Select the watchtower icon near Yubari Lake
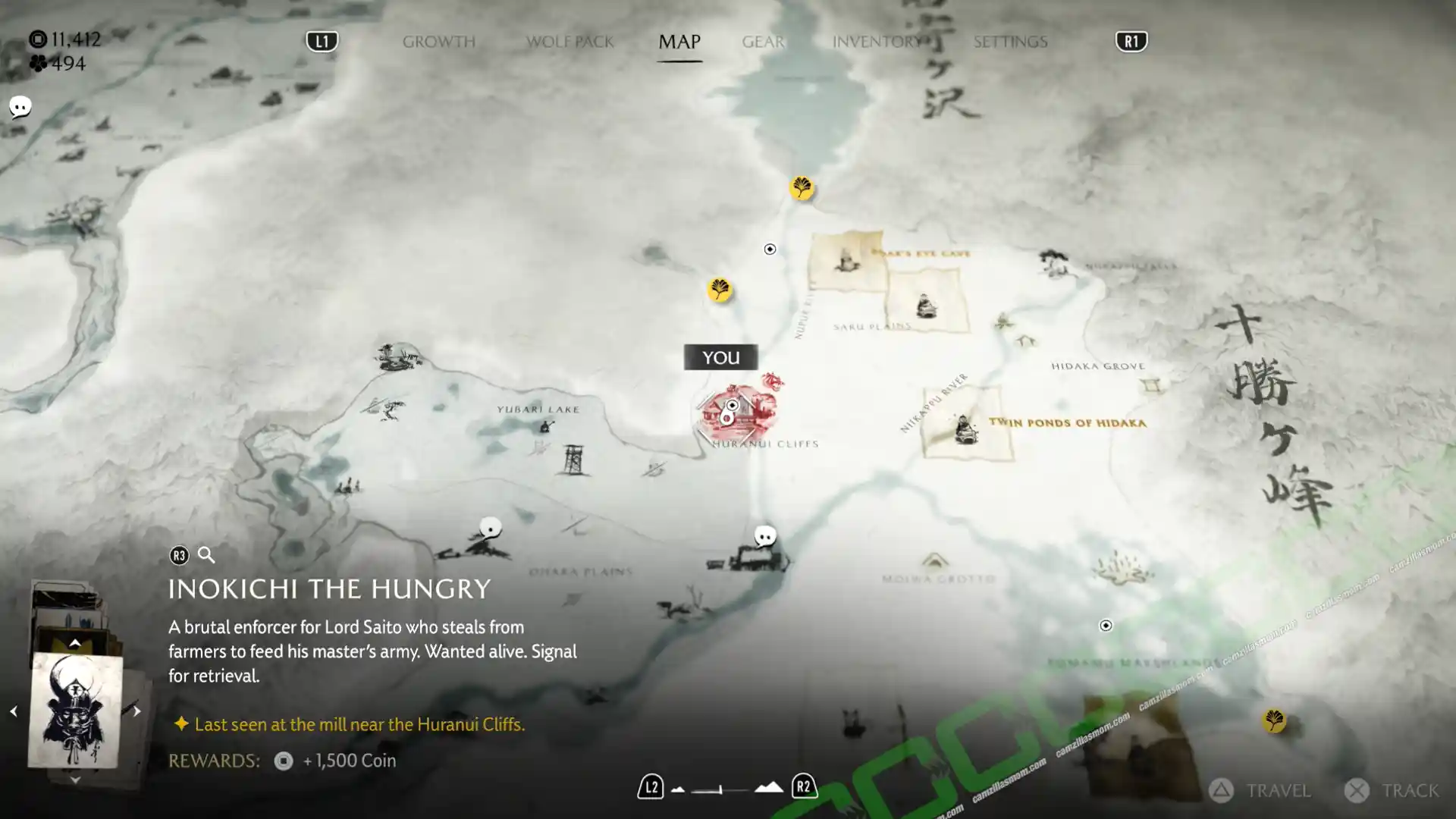 click(x=573, y=460)
